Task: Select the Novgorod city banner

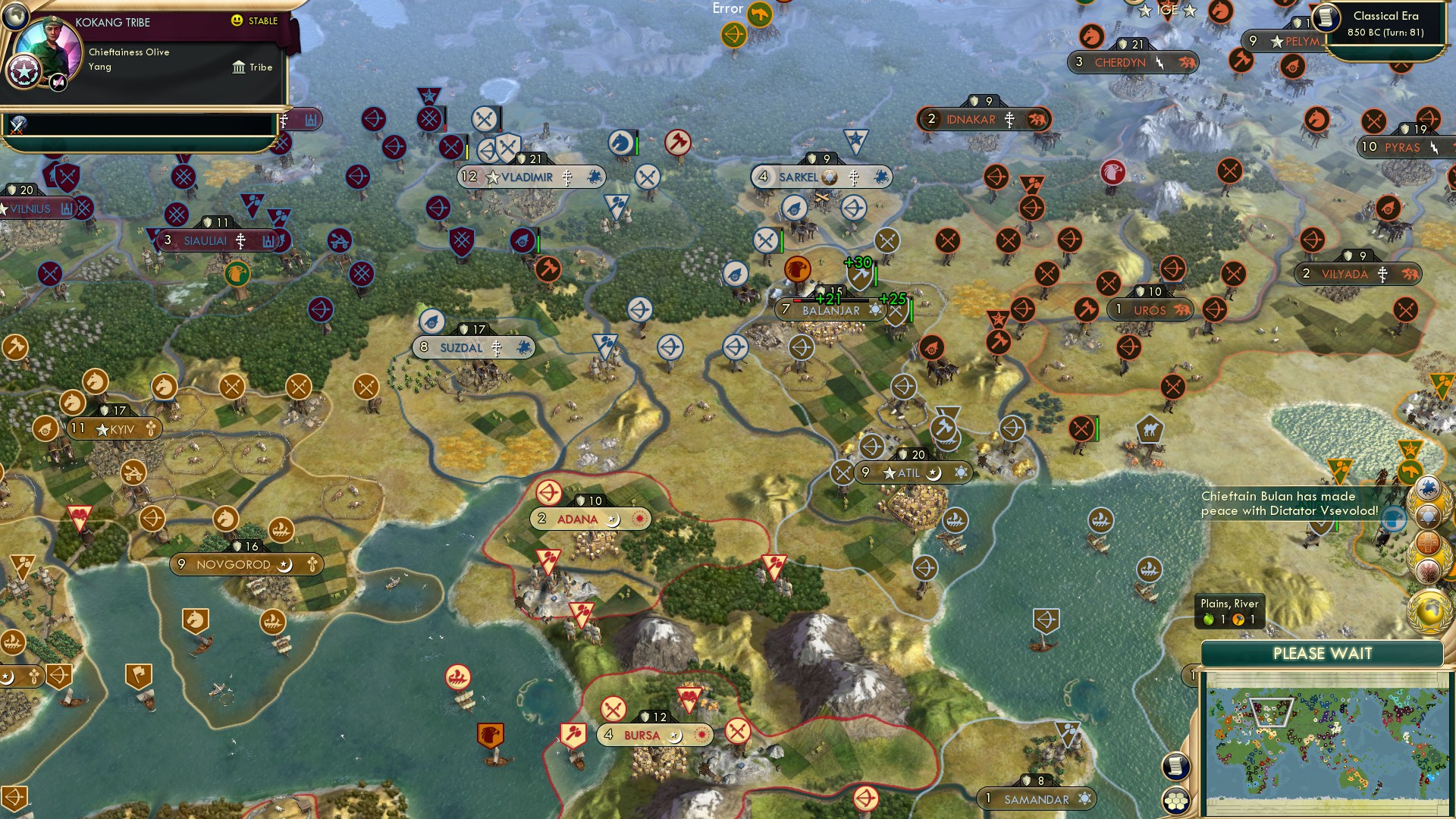Action: point(246,564)
